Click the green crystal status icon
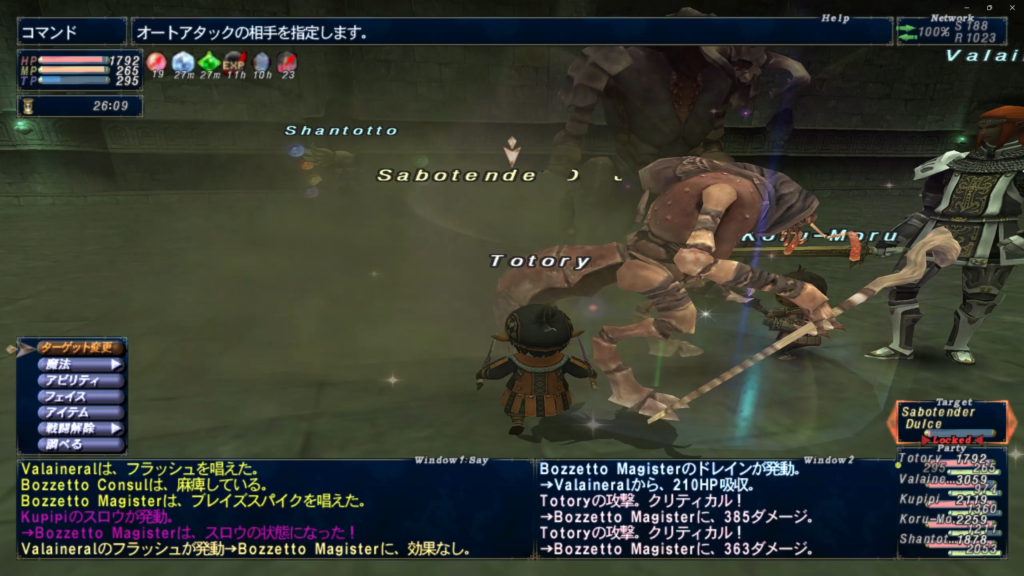Image resolution: width=1024 pixels, height=576 pixels. (209, 63)
